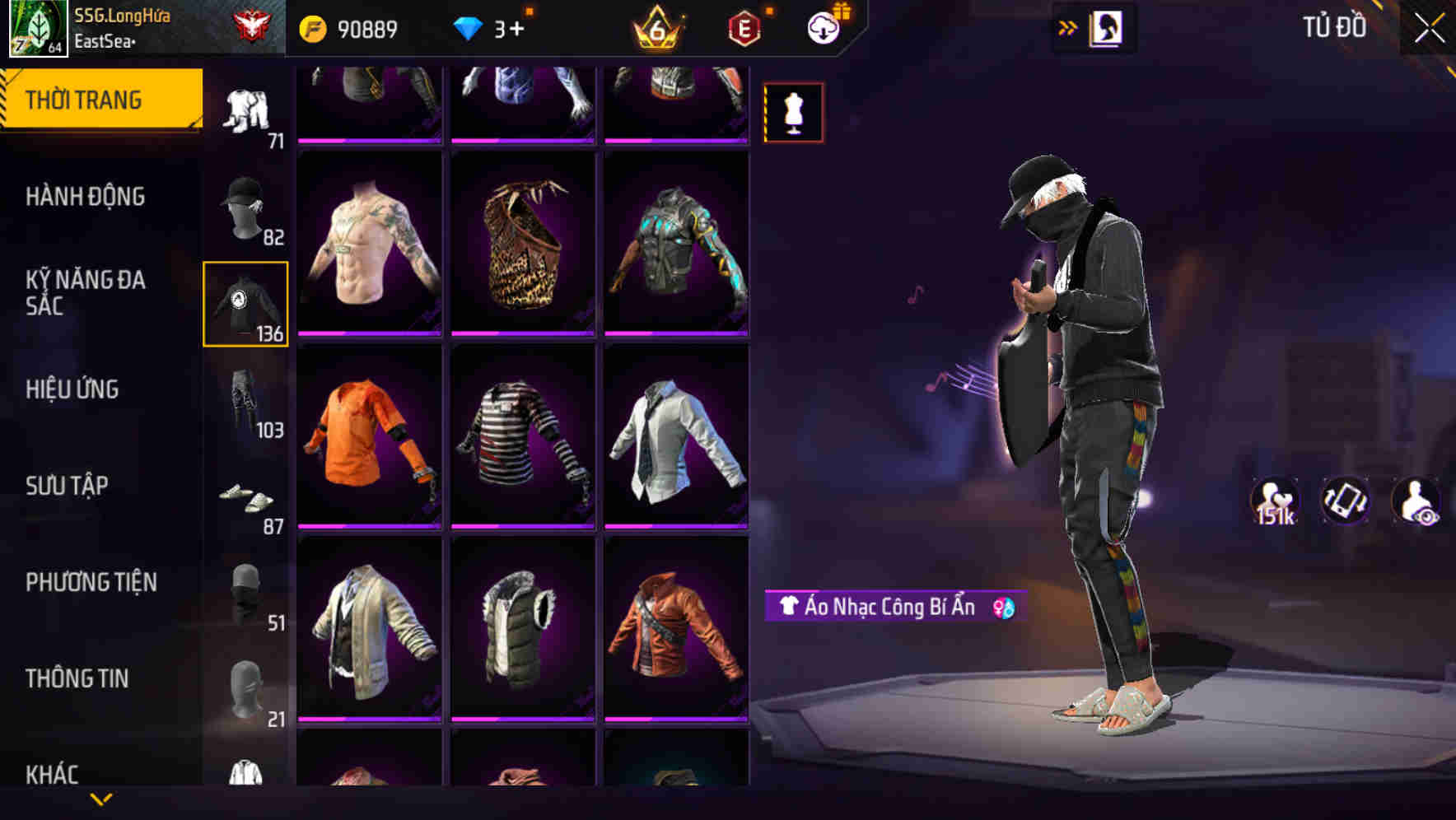Toggle the mannequin display mode

point(793,113)
